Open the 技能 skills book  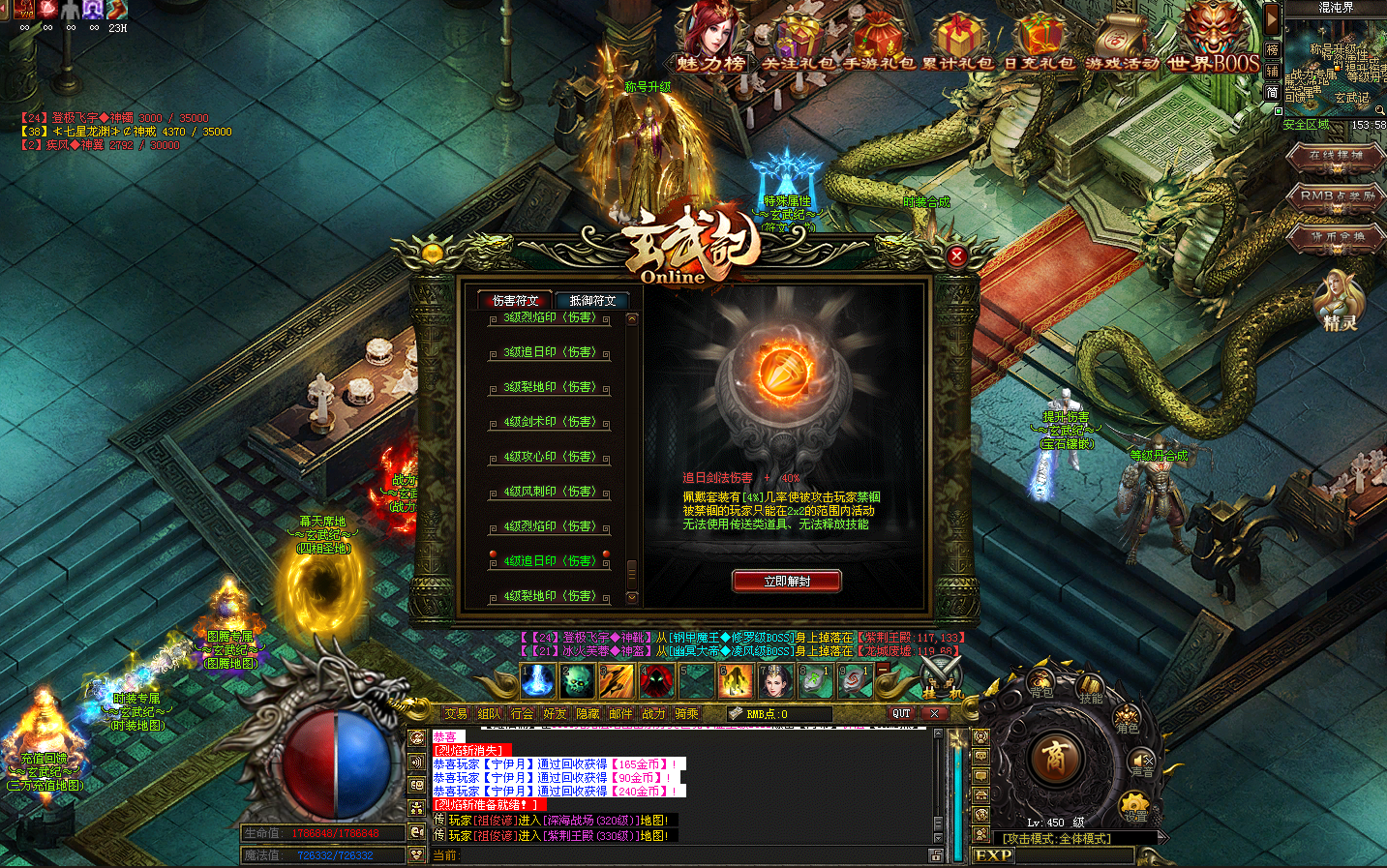[x=1091, y=689]
